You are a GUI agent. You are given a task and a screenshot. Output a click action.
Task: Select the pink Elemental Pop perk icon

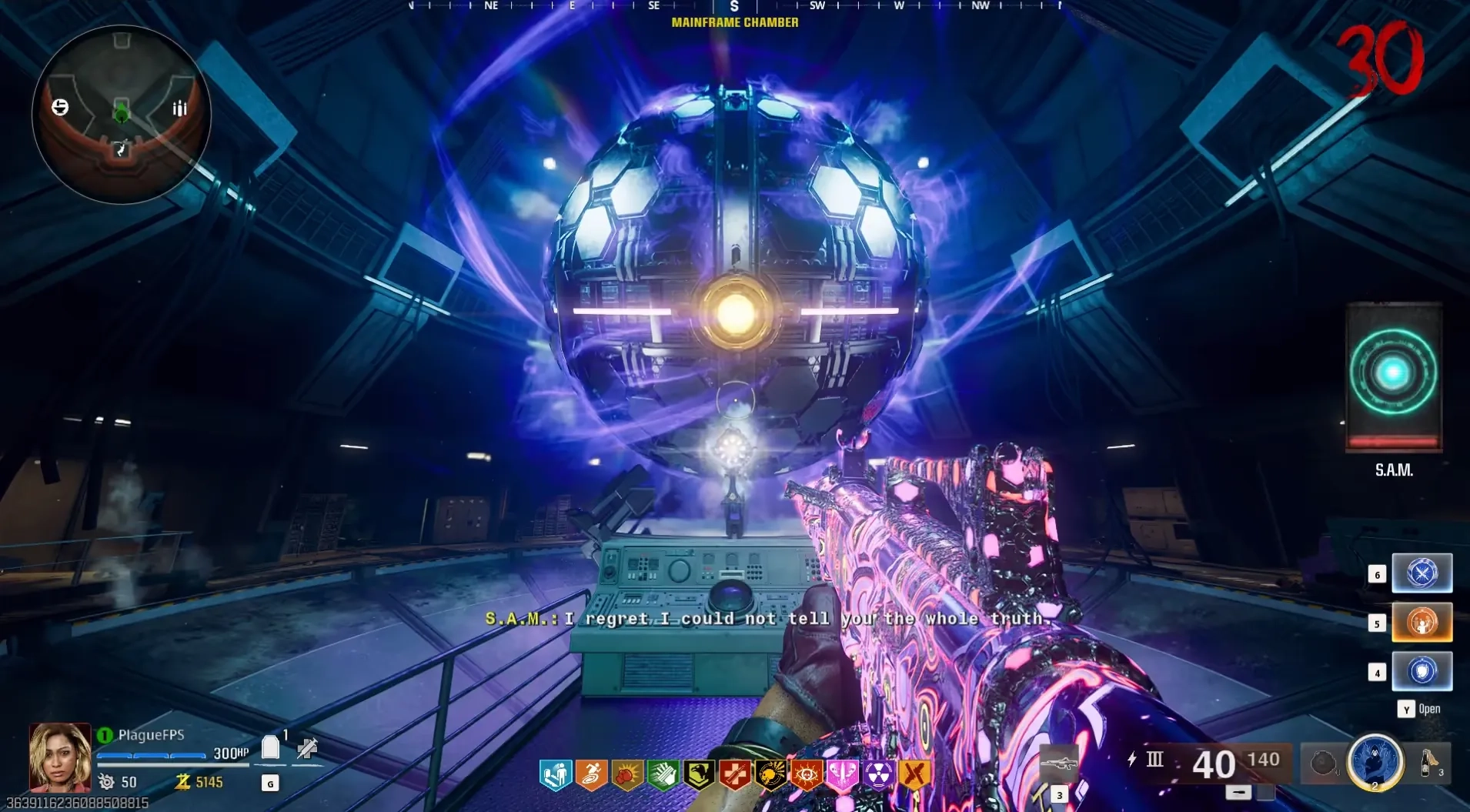(x=842, y=775)
